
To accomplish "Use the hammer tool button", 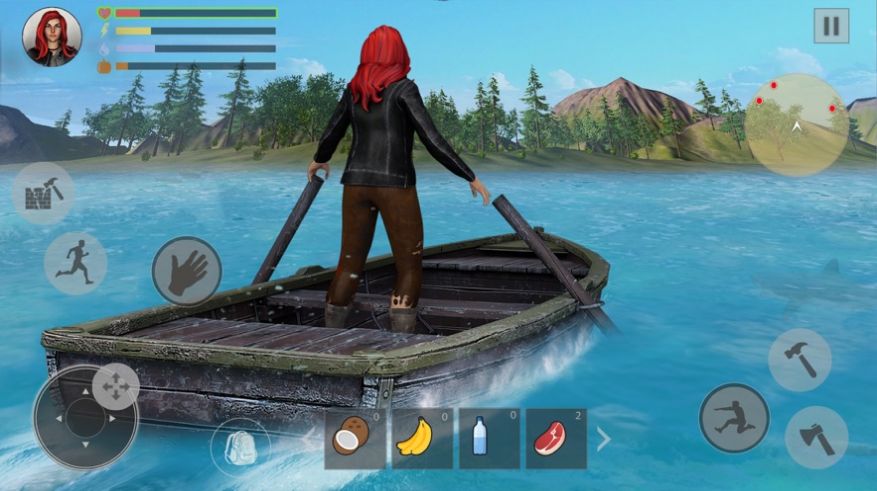I will (x=799, y=360).
